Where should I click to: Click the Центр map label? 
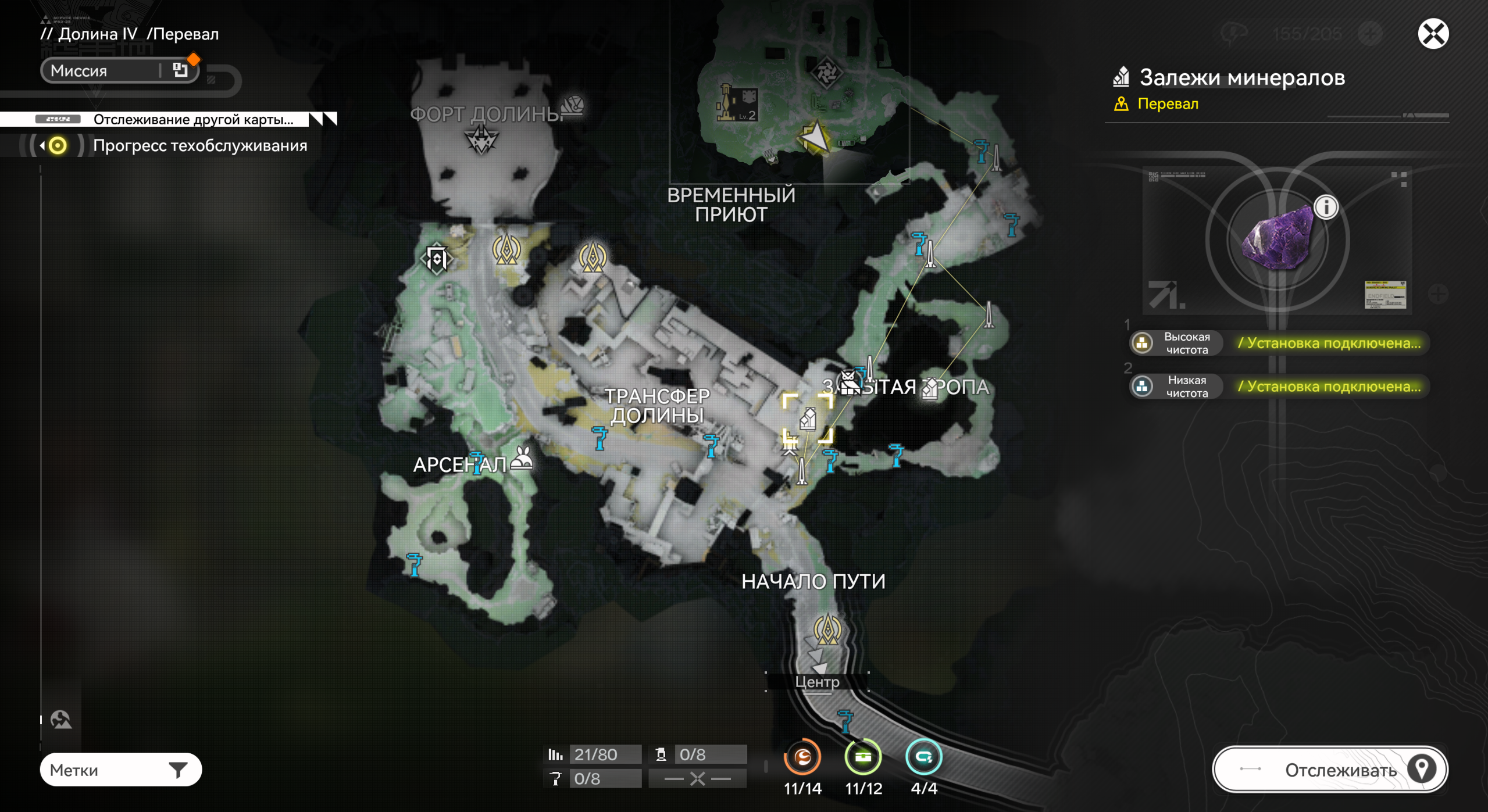tap(817, 682)
